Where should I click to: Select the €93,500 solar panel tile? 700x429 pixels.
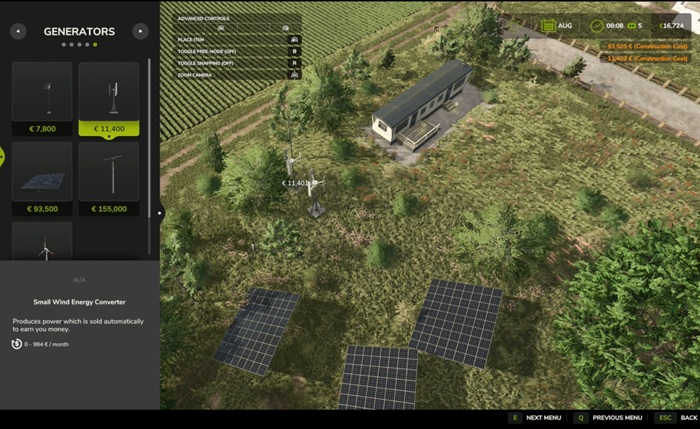tap(42, 178)
